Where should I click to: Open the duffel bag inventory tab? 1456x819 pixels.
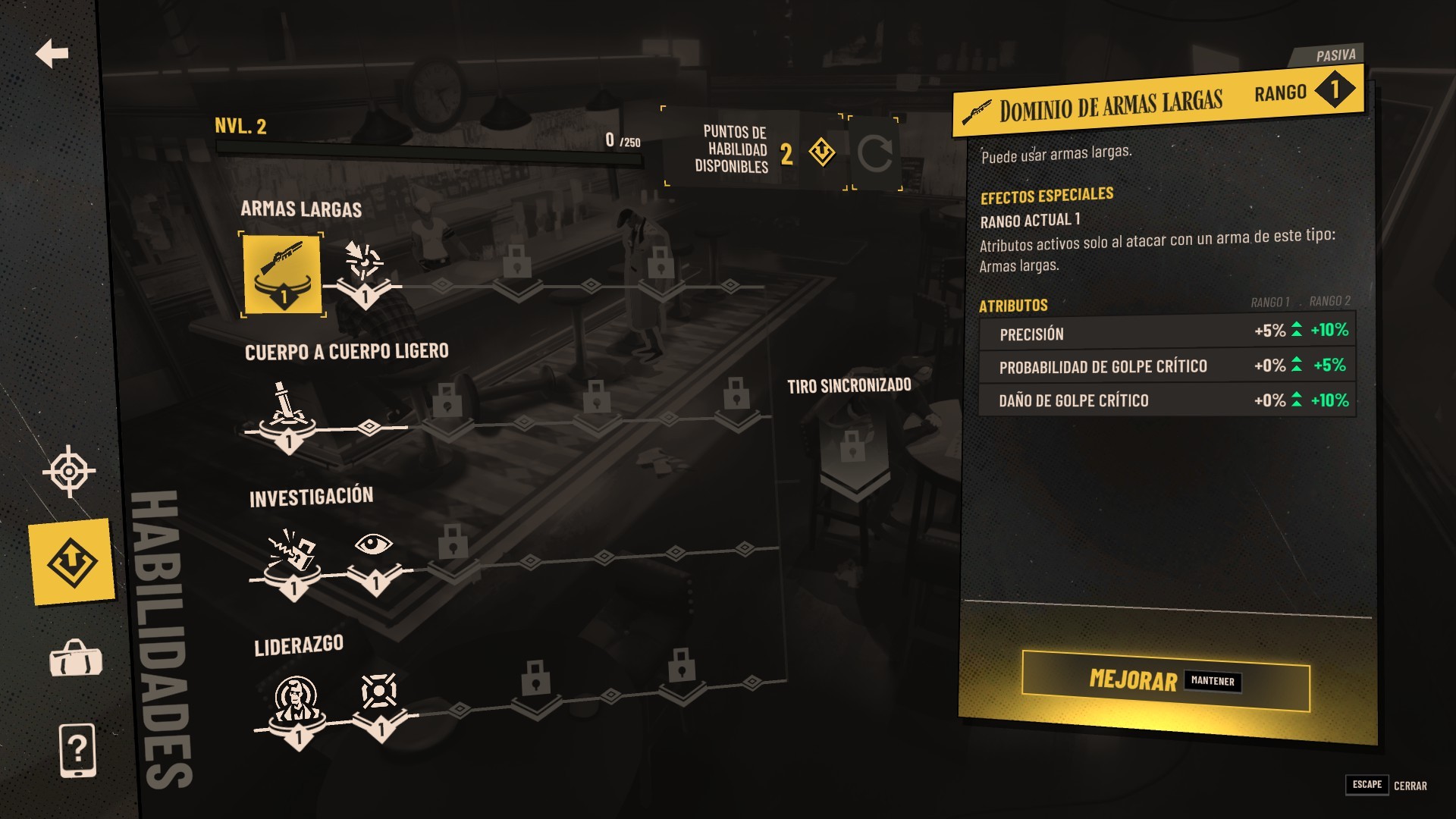coord(76,658)
